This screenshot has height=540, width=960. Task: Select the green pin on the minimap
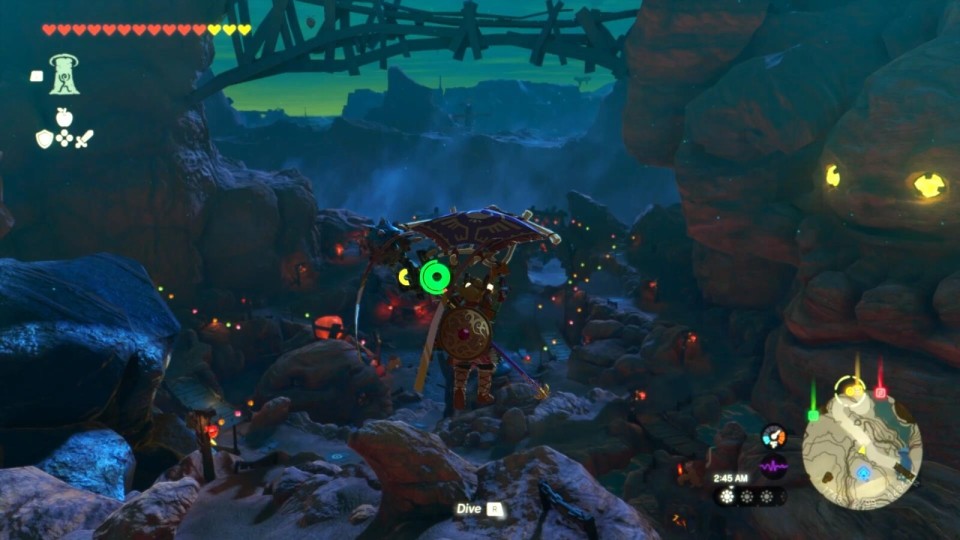pos(813,413)
